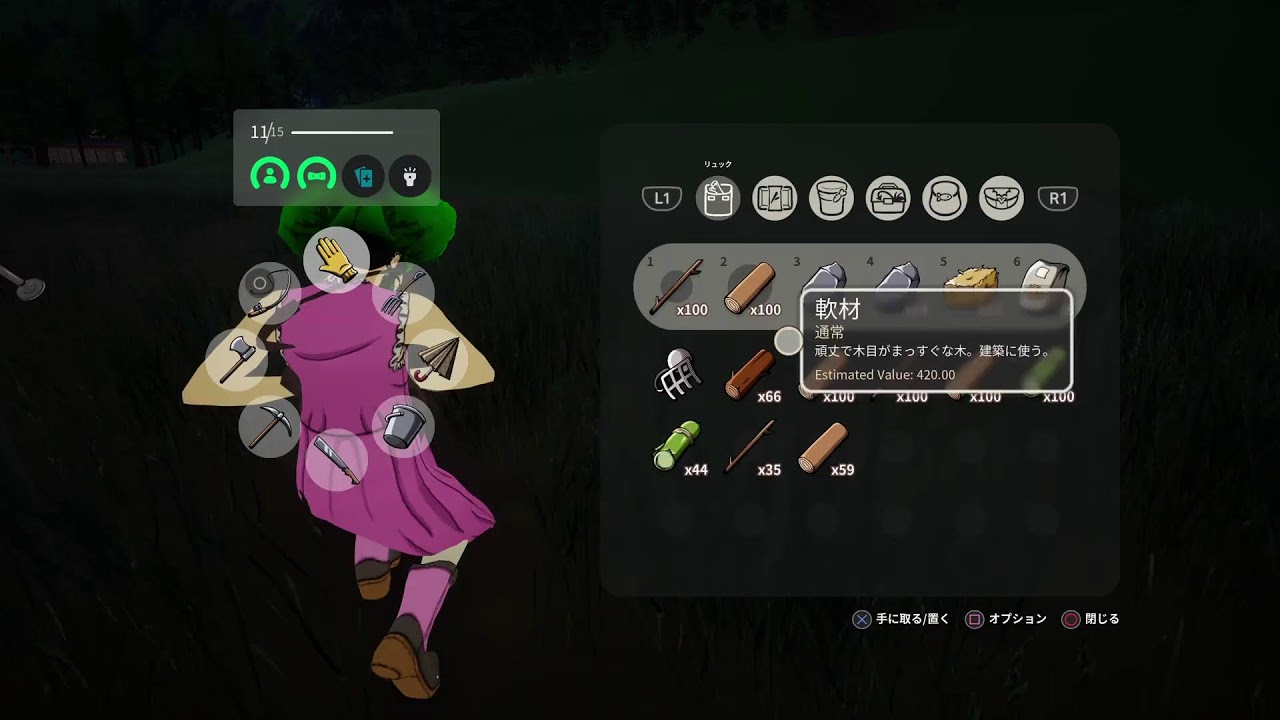Choose the axe in the tool wheel
The width and height of the screenshot is (1280, 720).
(x=236, y=357)
